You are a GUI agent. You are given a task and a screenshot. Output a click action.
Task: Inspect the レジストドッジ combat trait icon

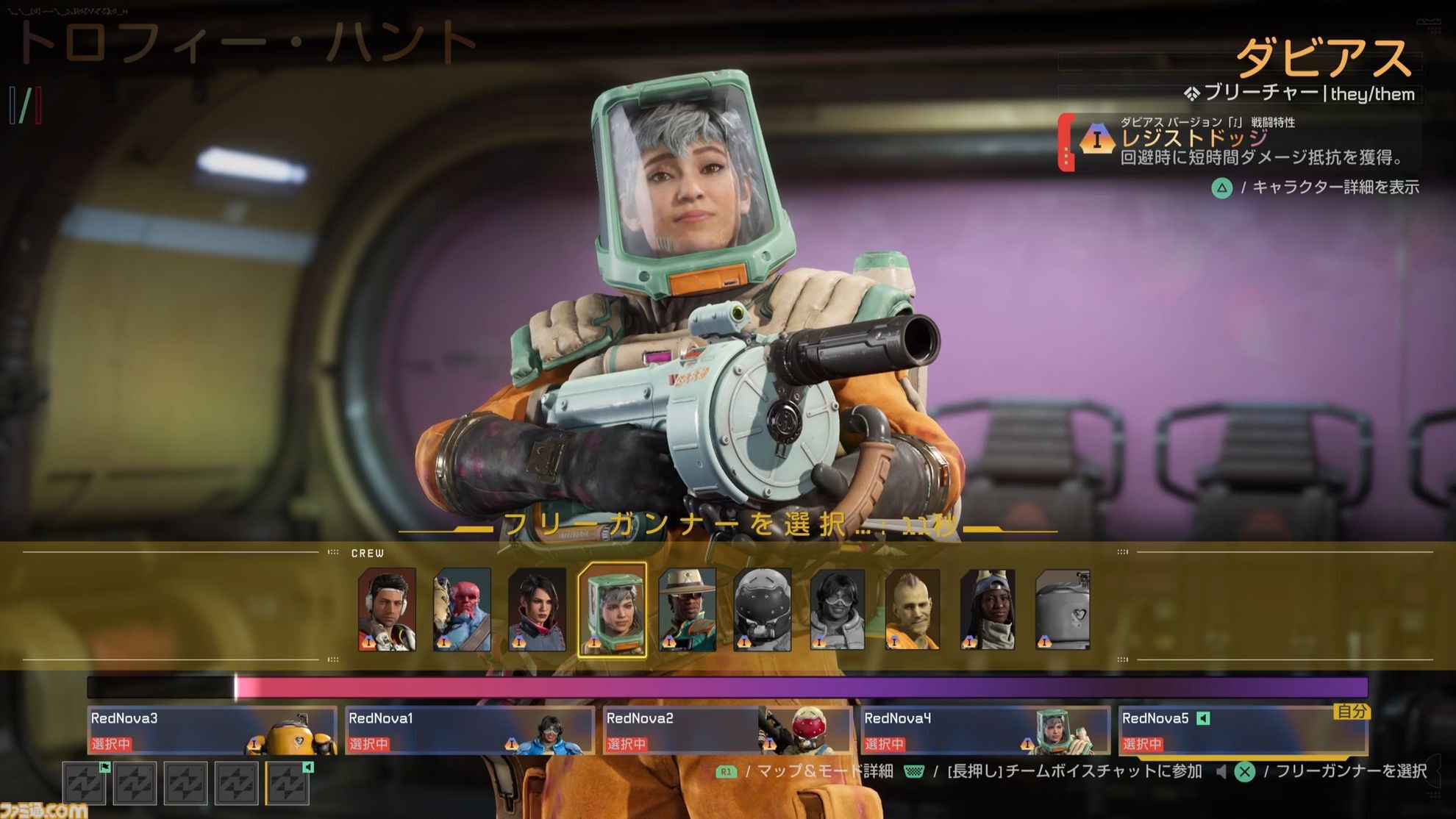(x=1096, y=139)
